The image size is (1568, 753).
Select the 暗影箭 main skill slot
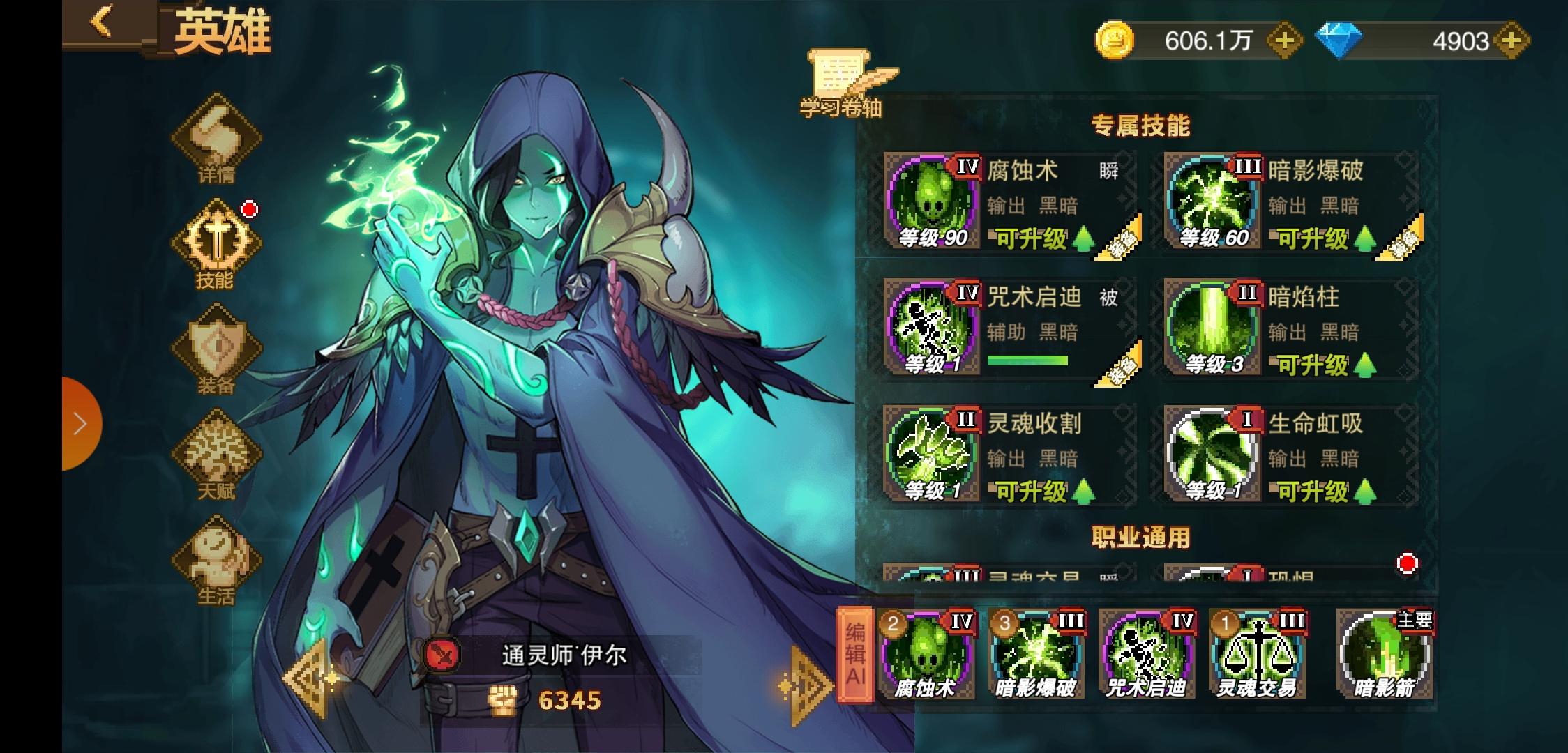coord(1385,655)
